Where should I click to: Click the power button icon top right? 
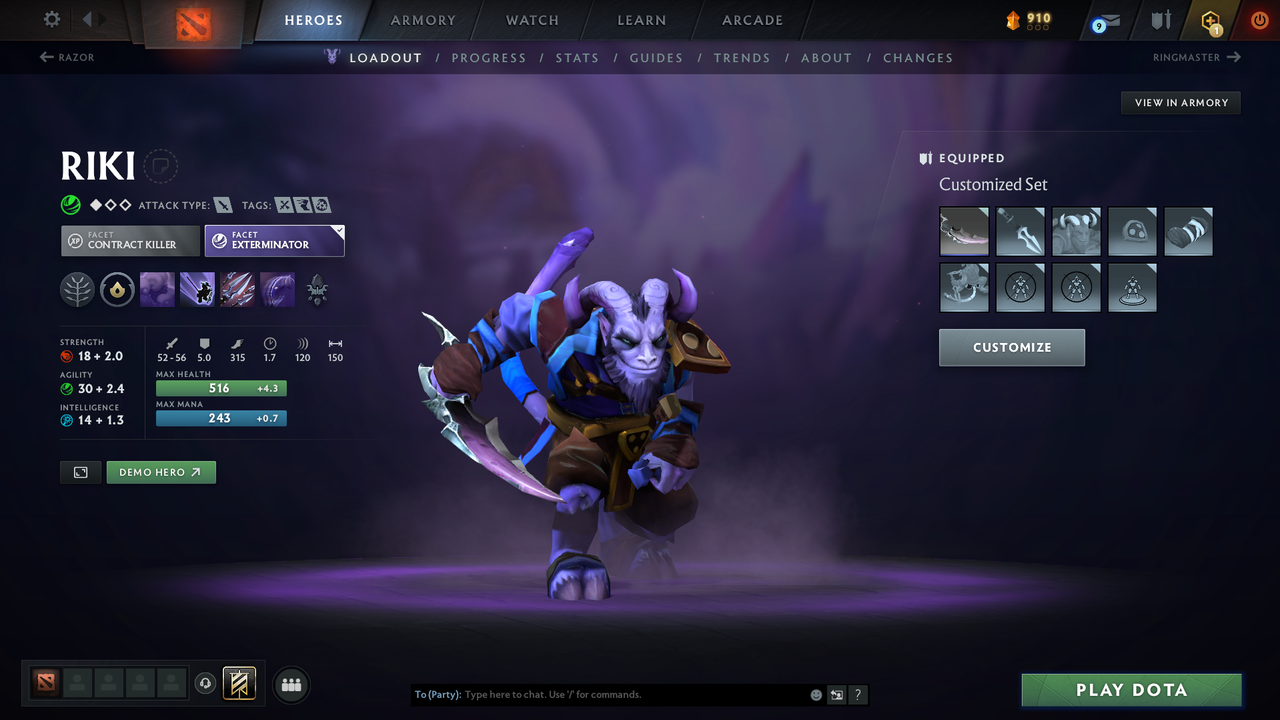1259,20
